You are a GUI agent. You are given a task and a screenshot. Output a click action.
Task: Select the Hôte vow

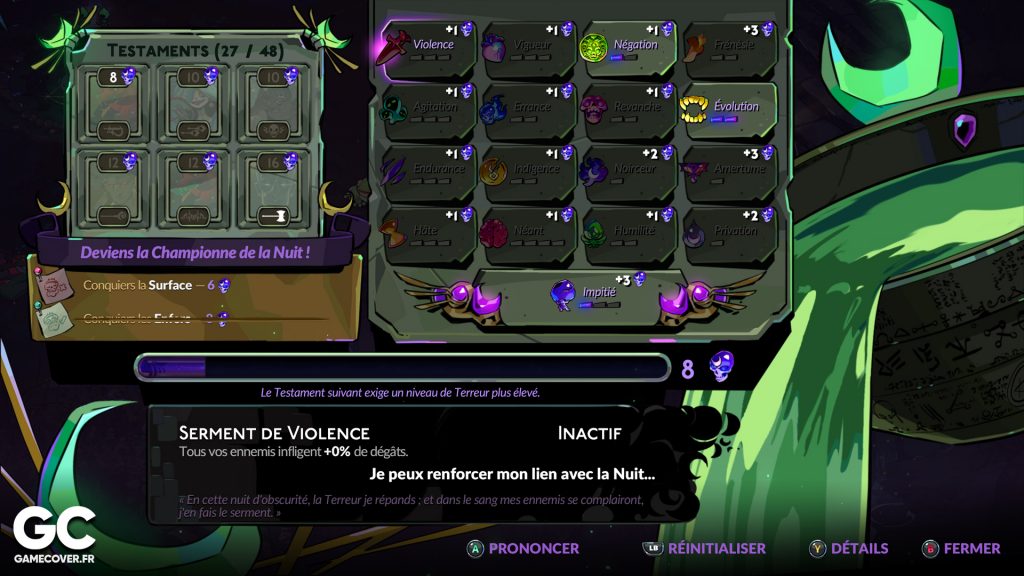(426, 234)
